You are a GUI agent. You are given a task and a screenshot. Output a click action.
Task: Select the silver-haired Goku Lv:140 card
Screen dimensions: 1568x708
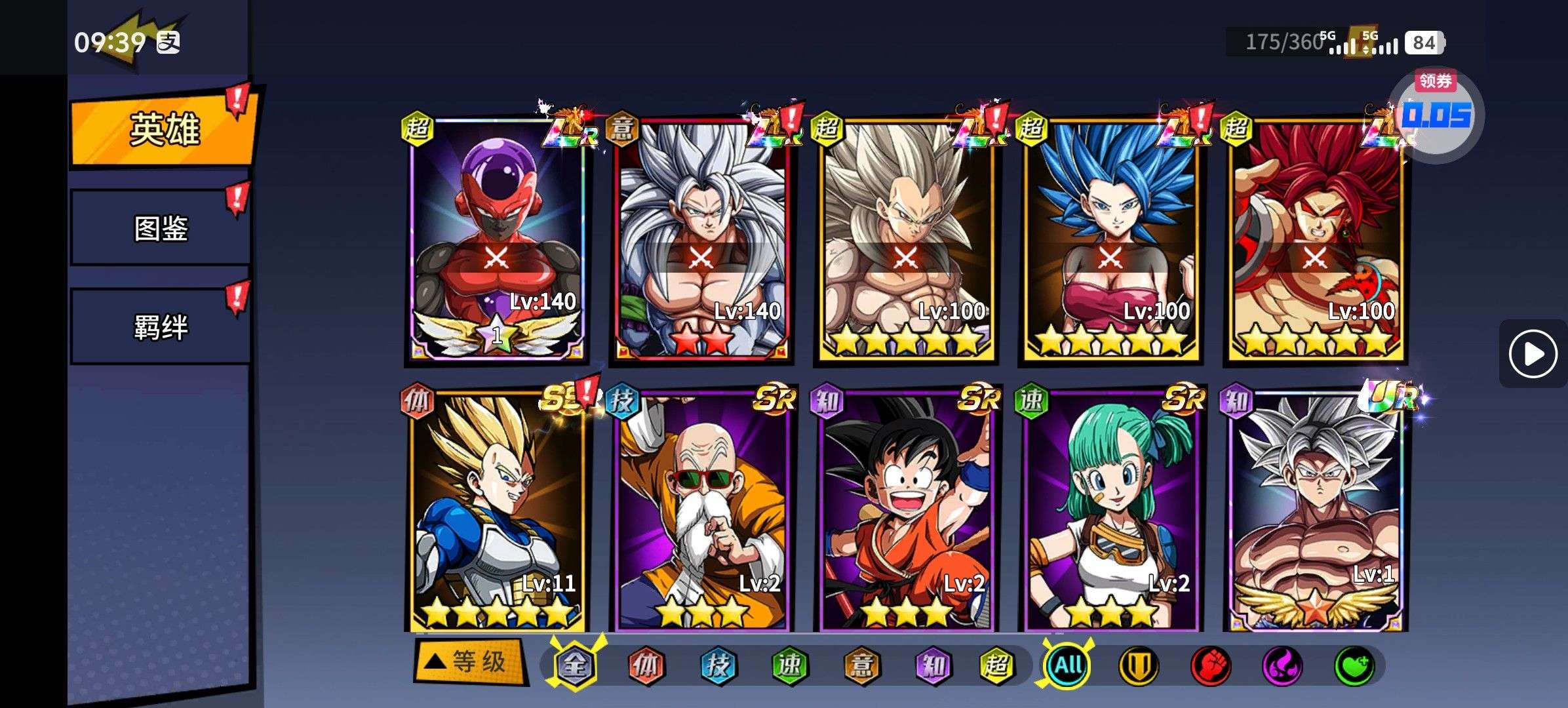[701, 240]
